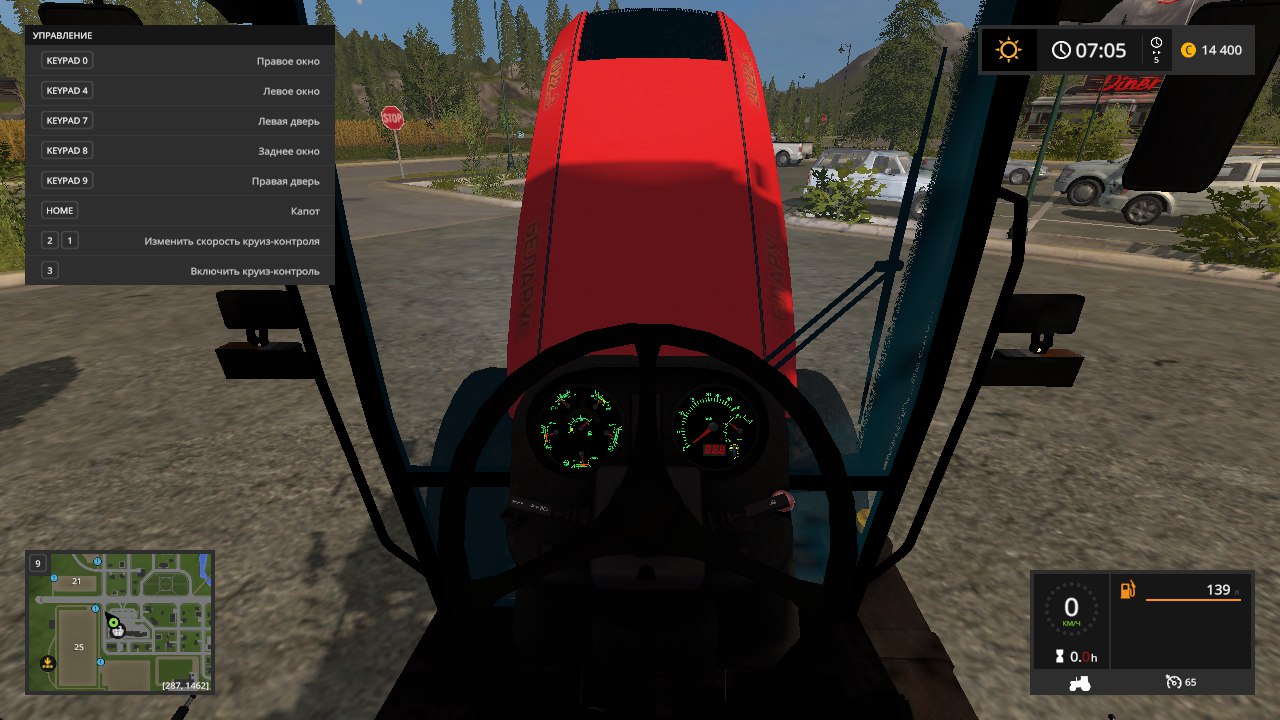Click the time-scale icon showing 5
This screenshot has height=720, width=1280.
1156,49
